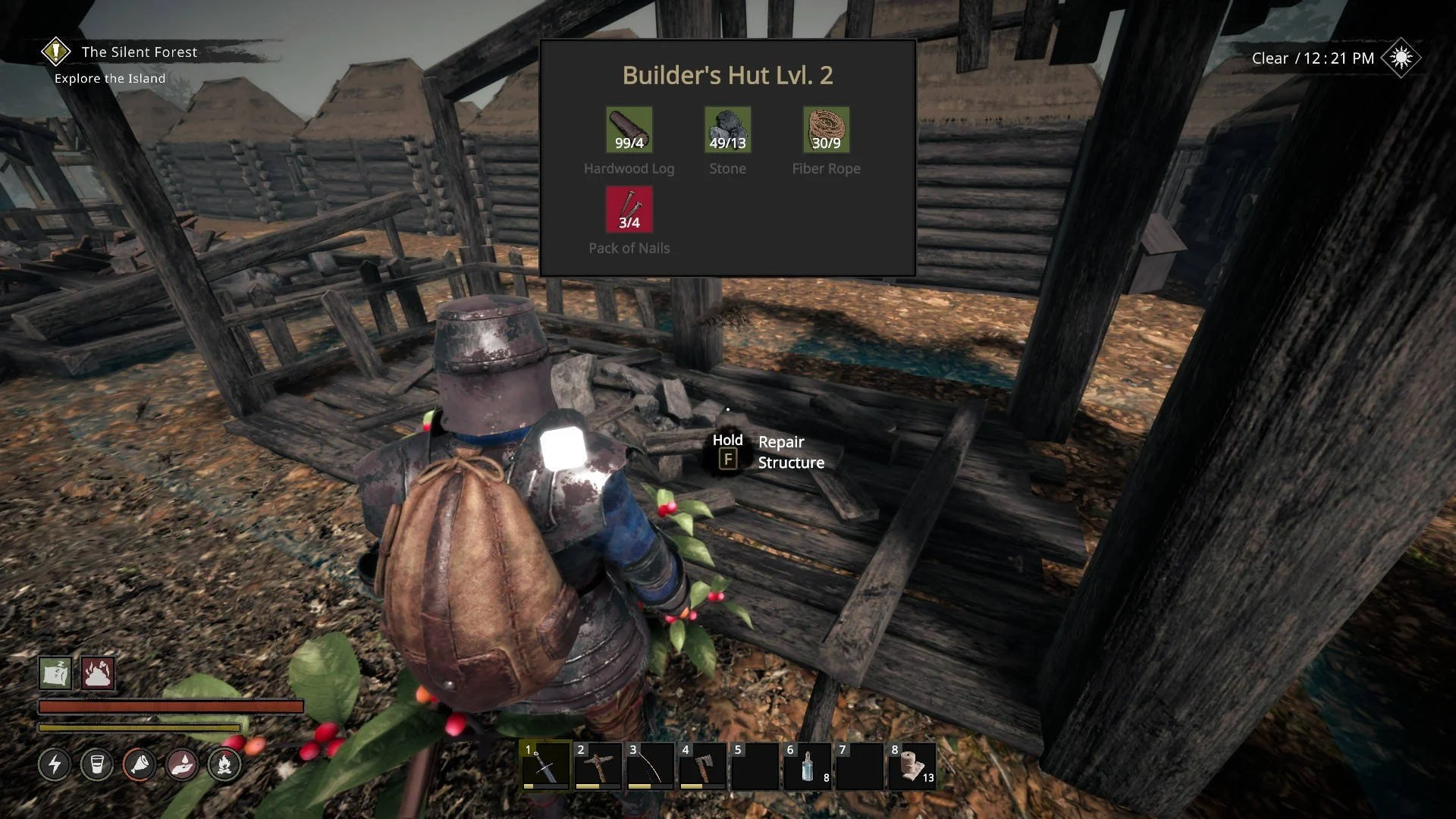Select the sword in hotbar slot 1
This screenshot has width=1456, height=819.
click(x=545, y=766)
